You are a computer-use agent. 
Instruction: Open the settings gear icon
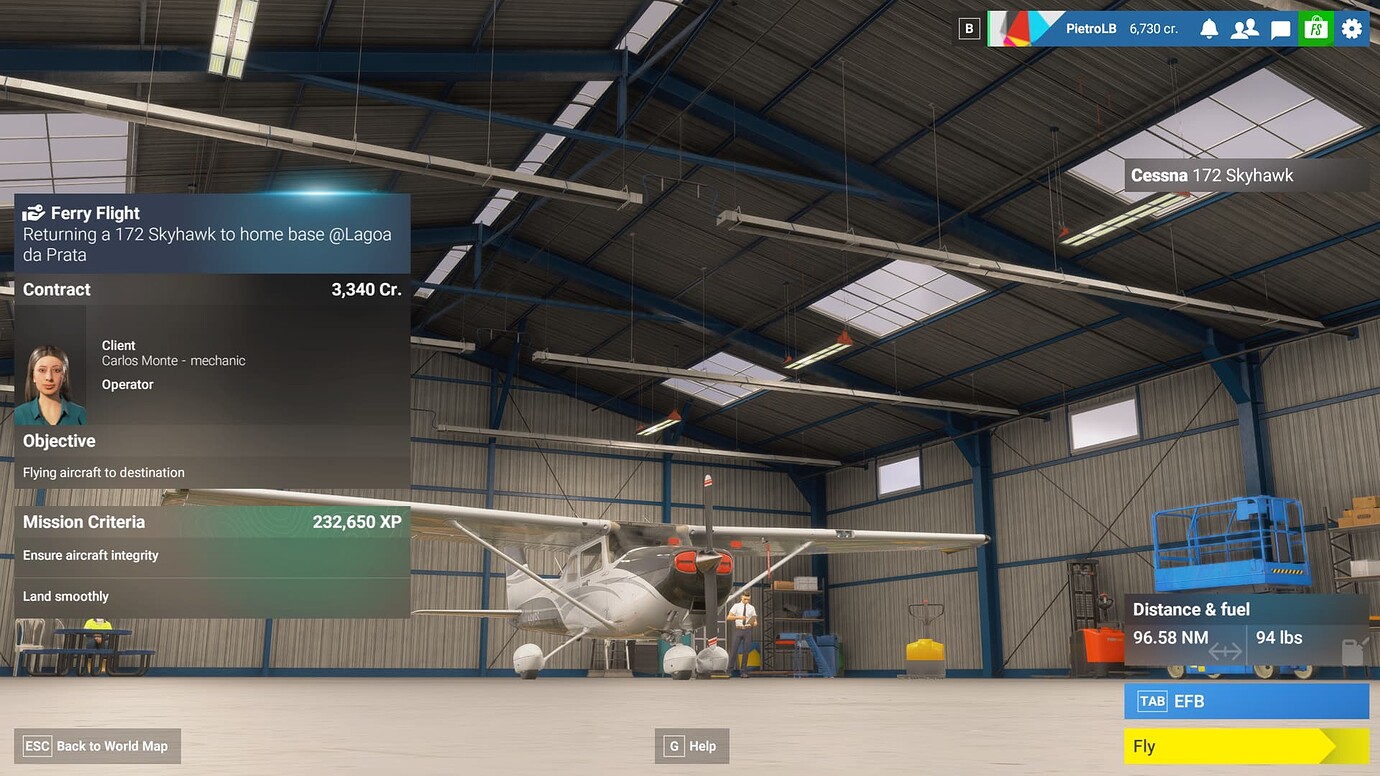(1351, 28)
